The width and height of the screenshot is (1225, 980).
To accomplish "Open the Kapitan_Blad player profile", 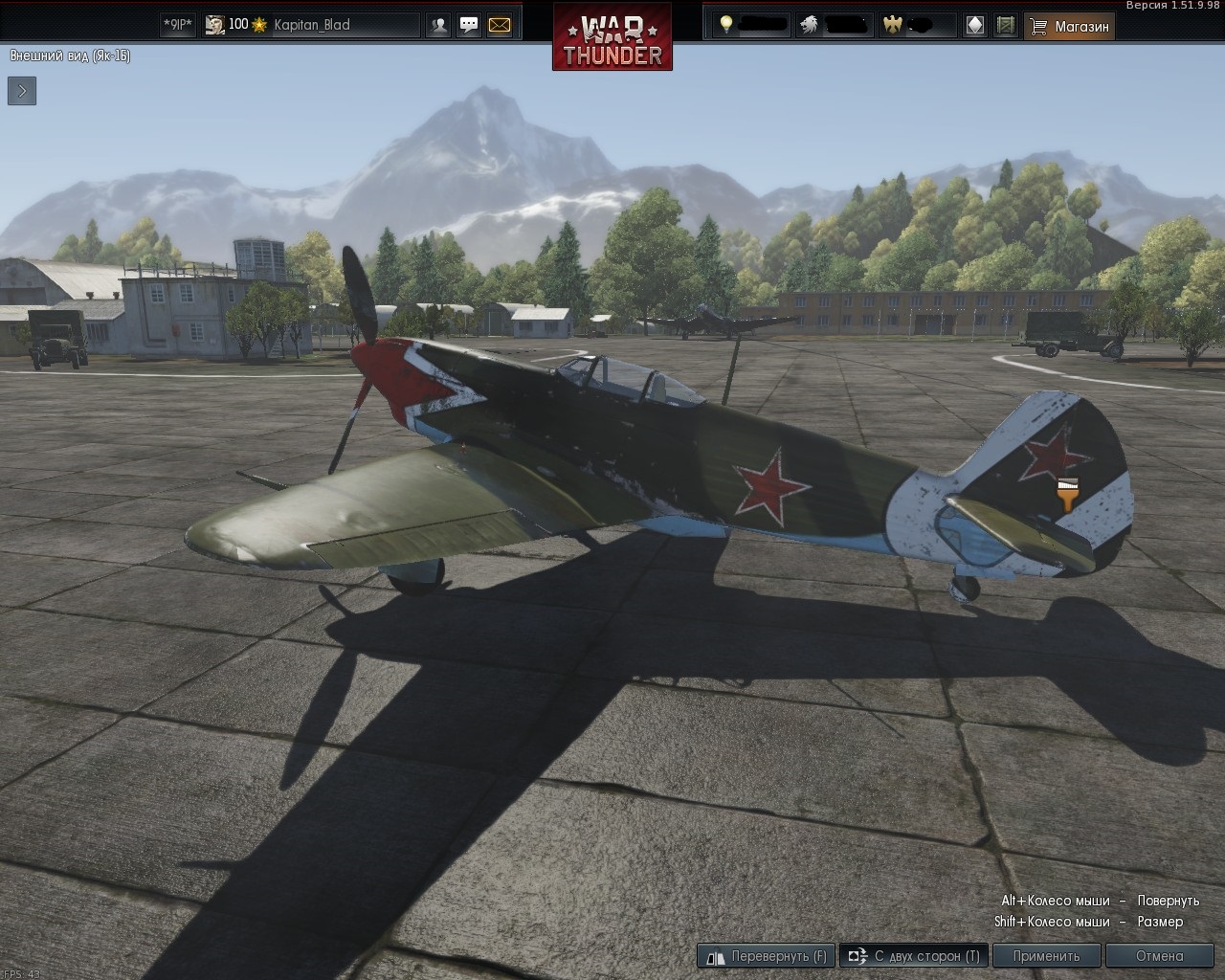I will point(311,25).
